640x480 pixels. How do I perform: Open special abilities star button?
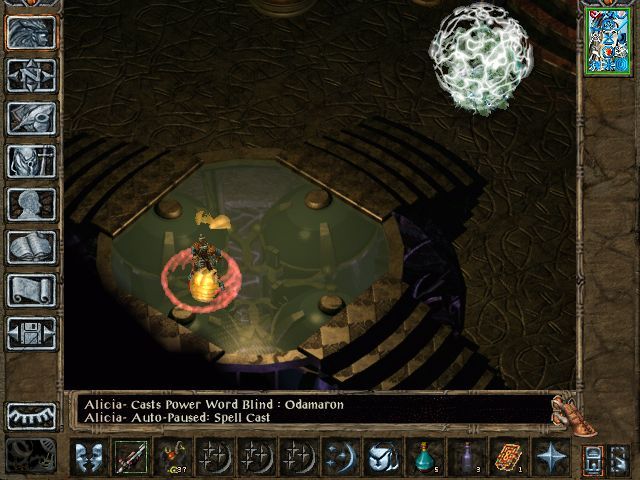click(x=550, y=458)
